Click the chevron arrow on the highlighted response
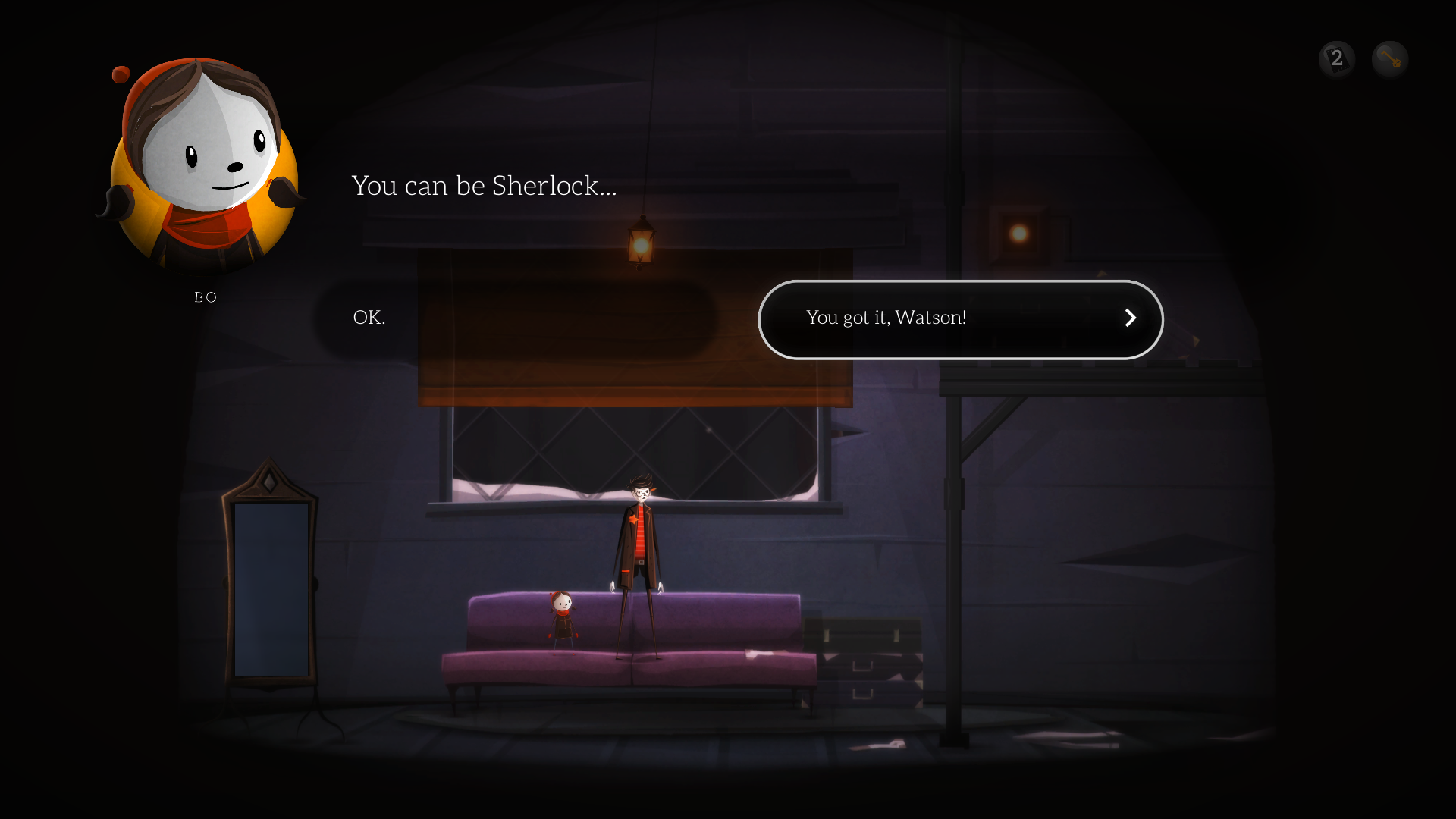 (x=1131, y=318)
